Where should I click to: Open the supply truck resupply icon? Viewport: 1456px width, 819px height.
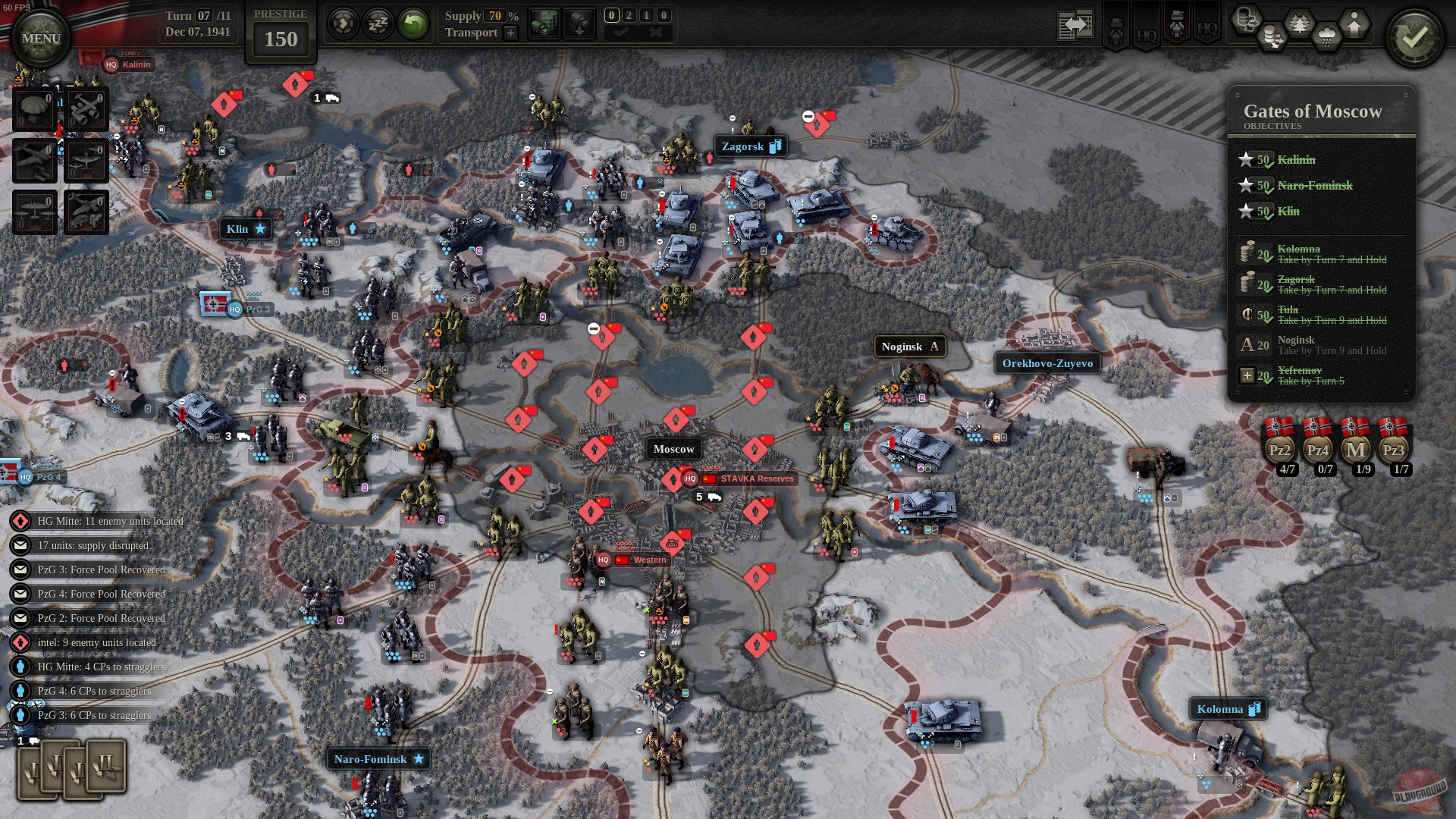[x=544, y=23]
